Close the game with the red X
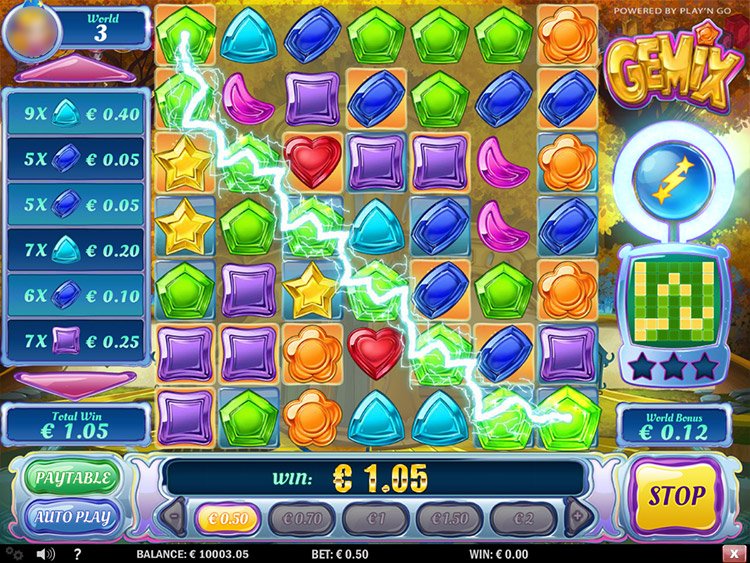The height and width of the screenshot is (563, 750). [737, 553]
